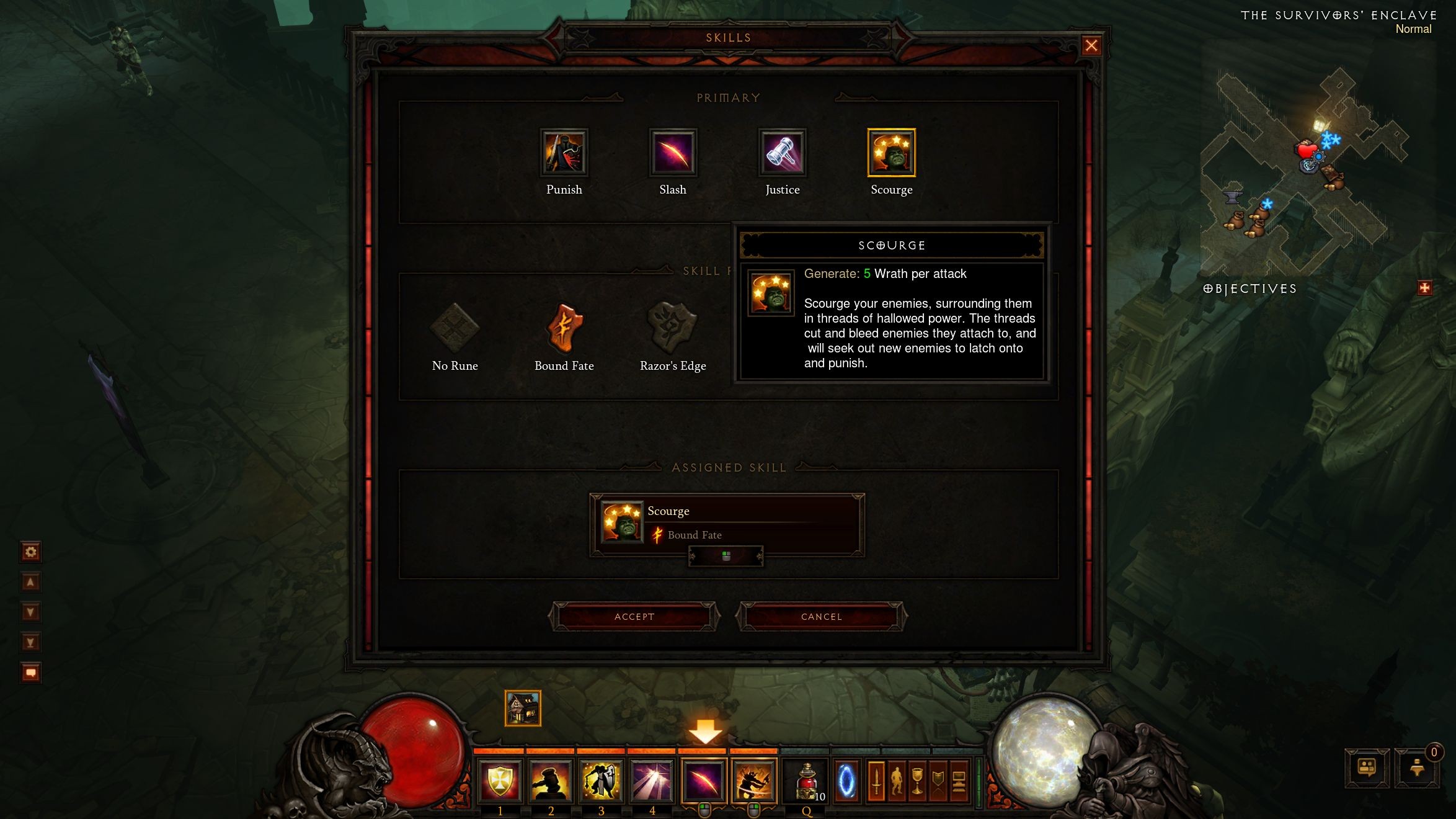Use the gavel skill in slot 2
This screenshot has width=1456, height=819.
pos(551,781)
